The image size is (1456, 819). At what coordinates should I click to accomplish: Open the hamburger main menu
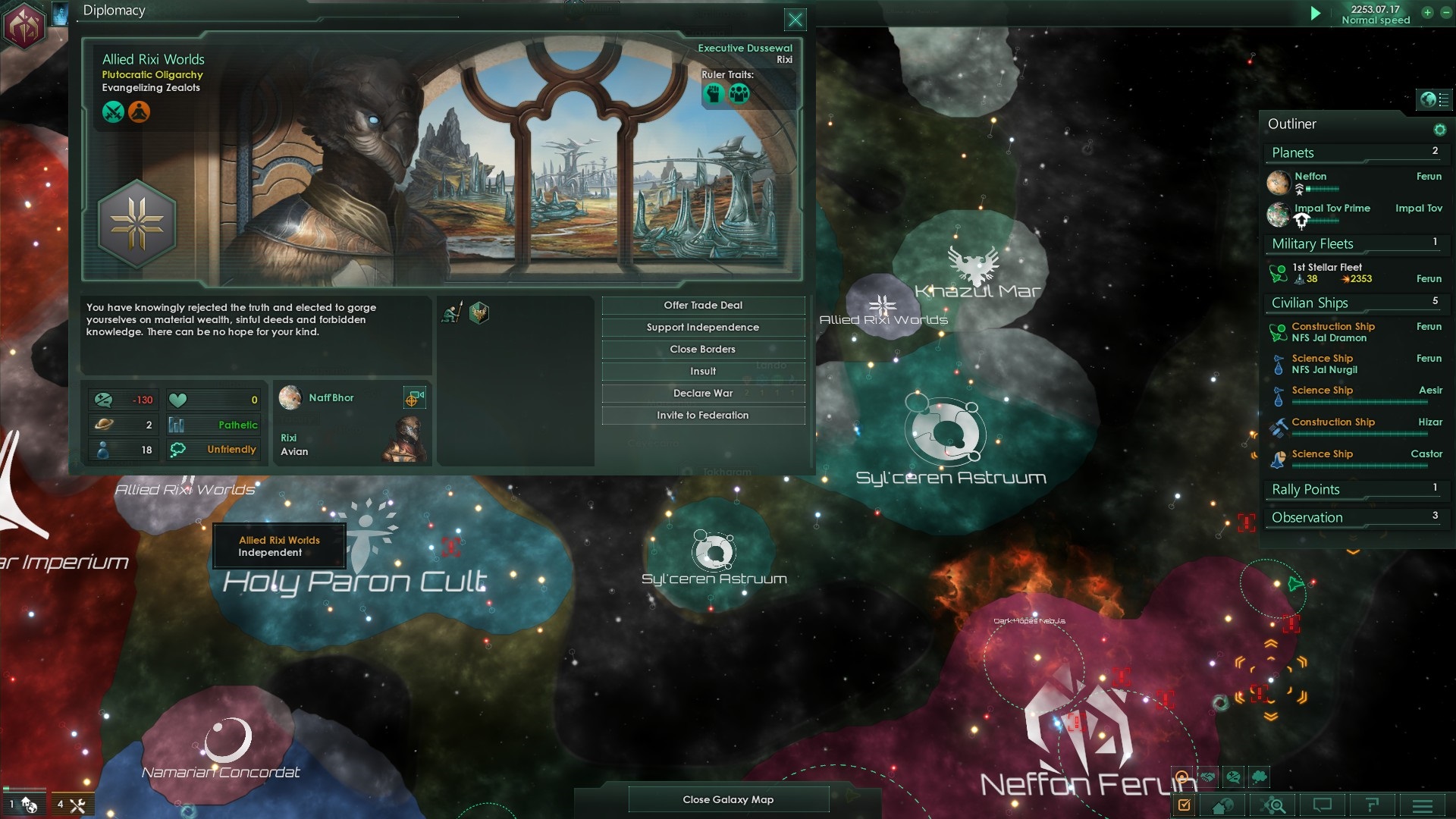[x=1423, y=805]
